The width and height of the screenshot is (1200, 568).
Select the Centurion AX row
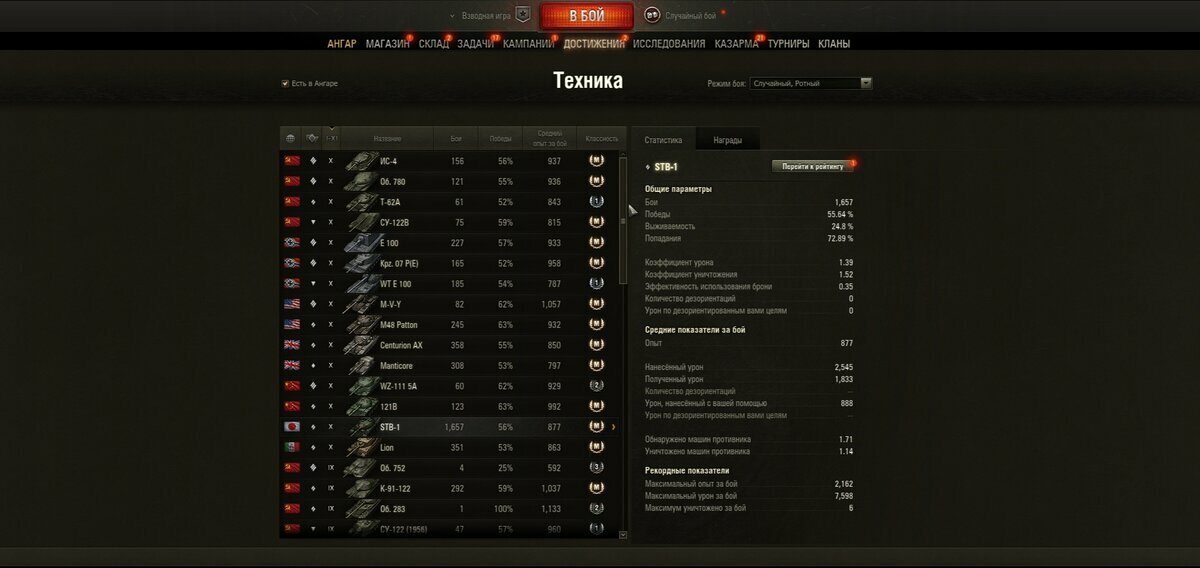450,345
